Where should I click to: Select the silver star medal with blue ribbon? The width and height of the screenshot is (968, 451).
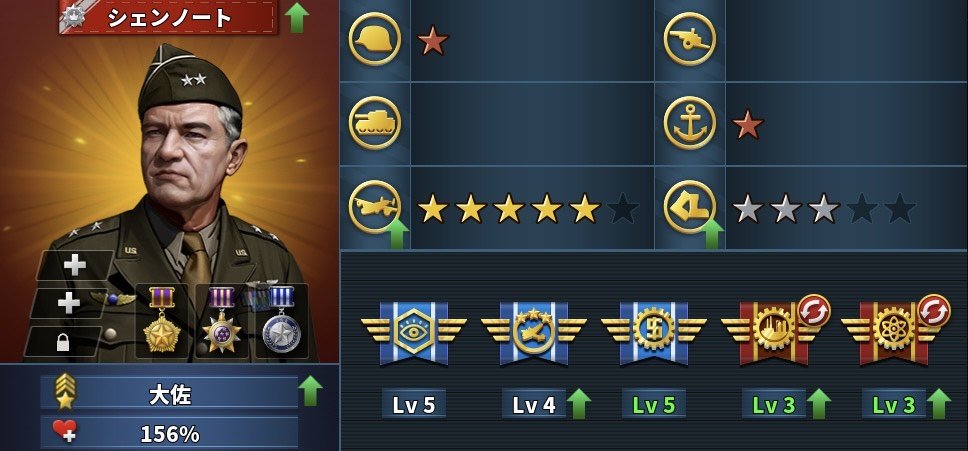point(281,320)
